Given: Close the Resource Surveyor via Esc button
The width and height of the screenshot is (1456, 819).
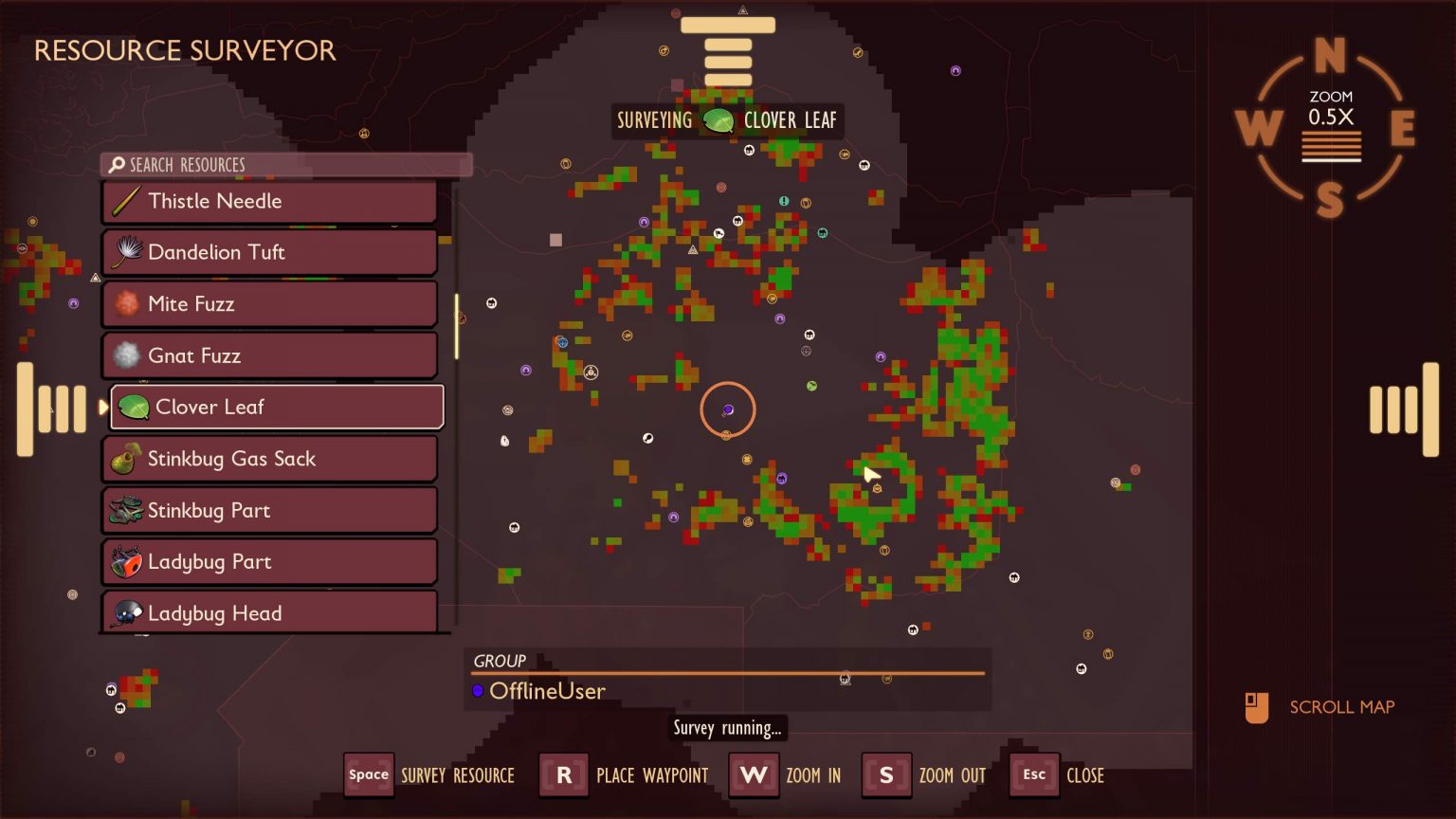Looking at the screenshot, I should click(x=1033, y=774).
